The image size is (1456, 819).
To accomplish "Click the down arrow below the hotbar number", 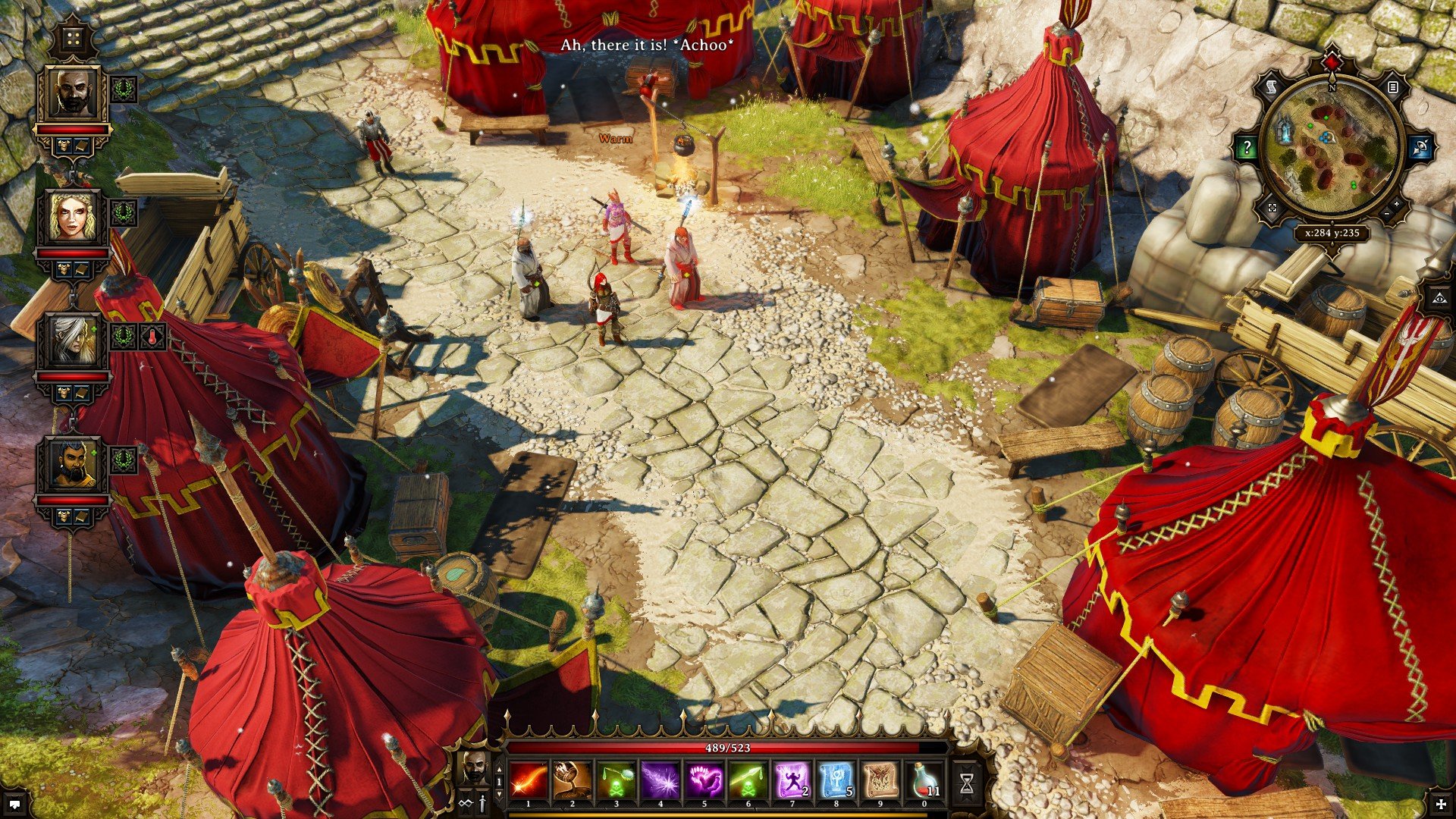I will 499,795.
